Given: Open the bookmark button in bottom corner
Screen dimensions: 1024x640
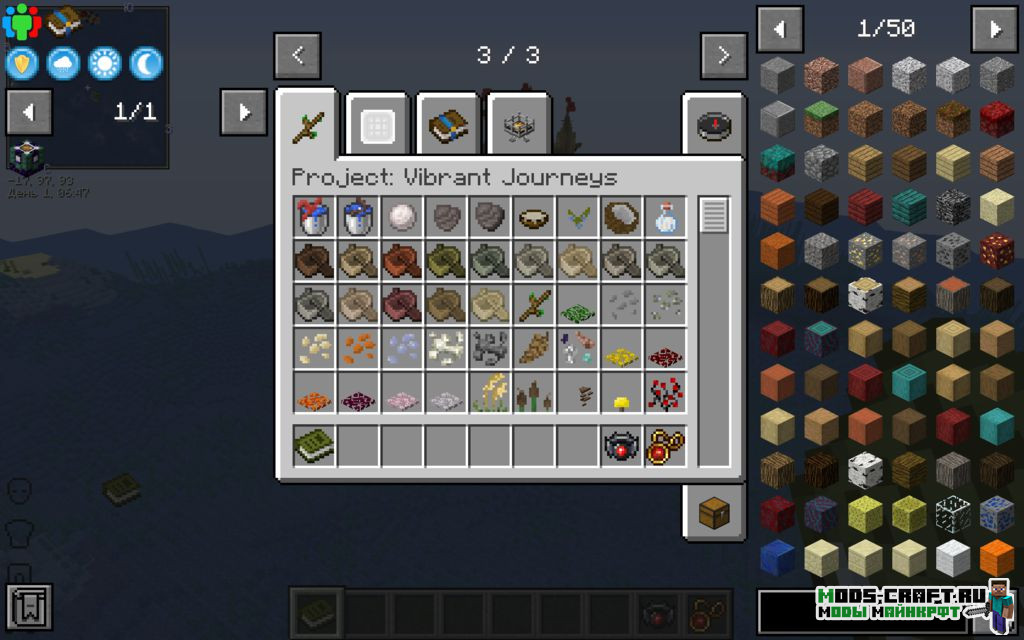Looking at the screenshot, I should coord(28,606).
